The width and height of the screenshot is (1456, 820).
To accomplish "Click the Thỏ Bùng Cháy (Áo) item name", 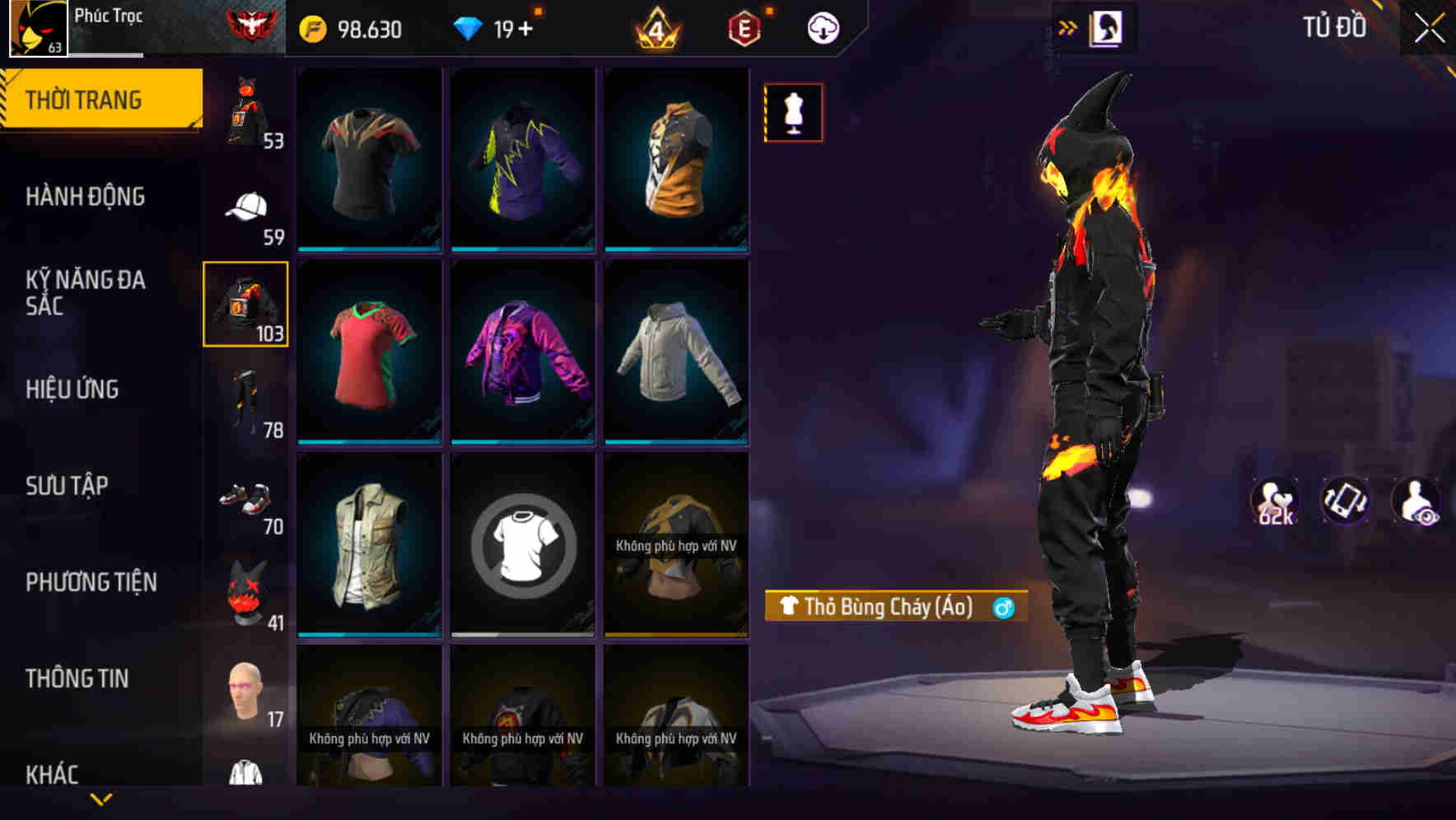I will pos(889,606).
